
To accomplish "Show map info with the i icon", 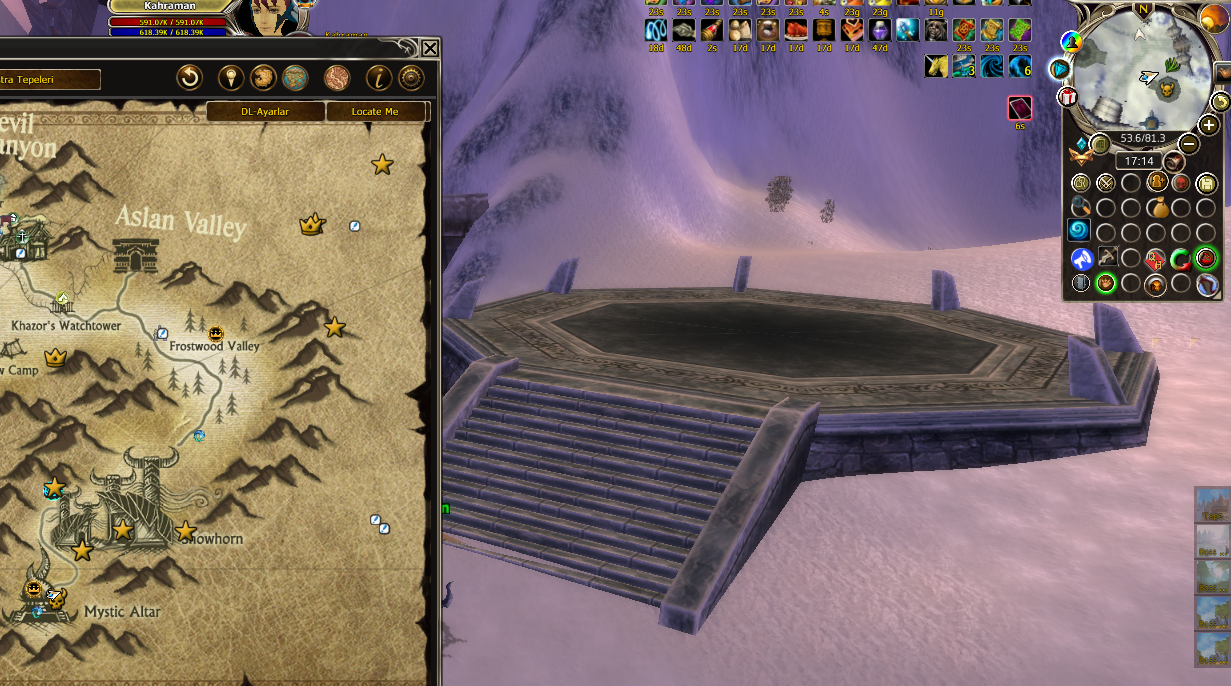I will [379, 78].
